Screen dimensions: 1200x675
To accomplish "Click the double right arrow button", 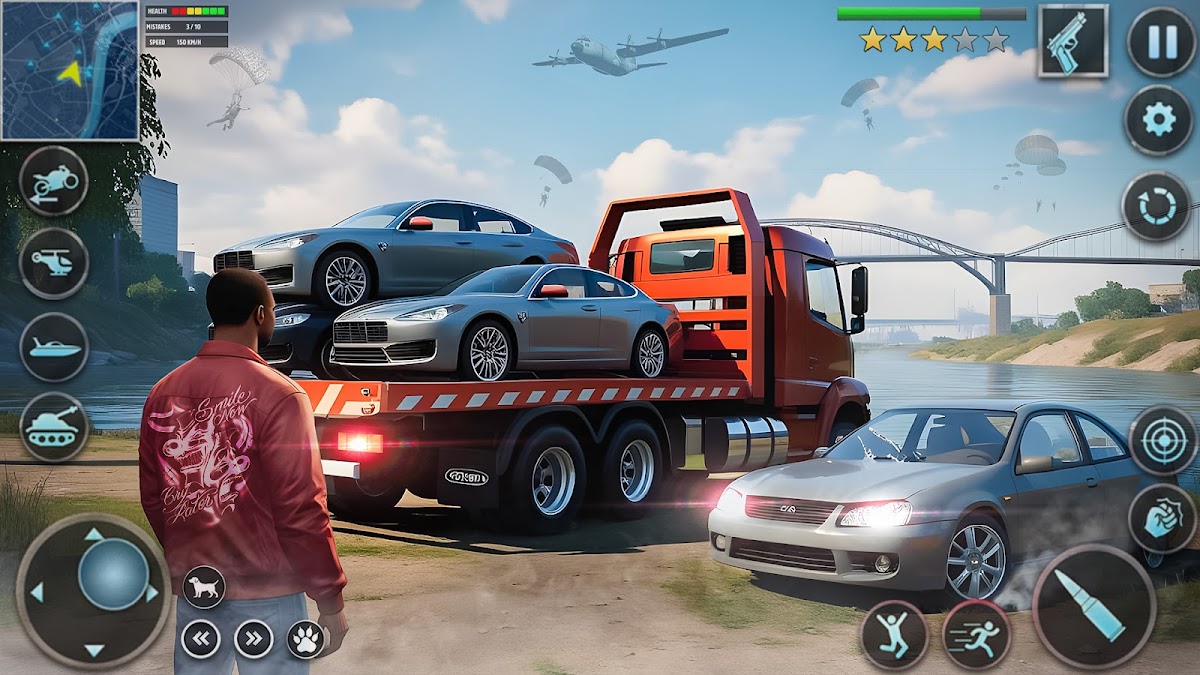I will (x=254, y=639).
